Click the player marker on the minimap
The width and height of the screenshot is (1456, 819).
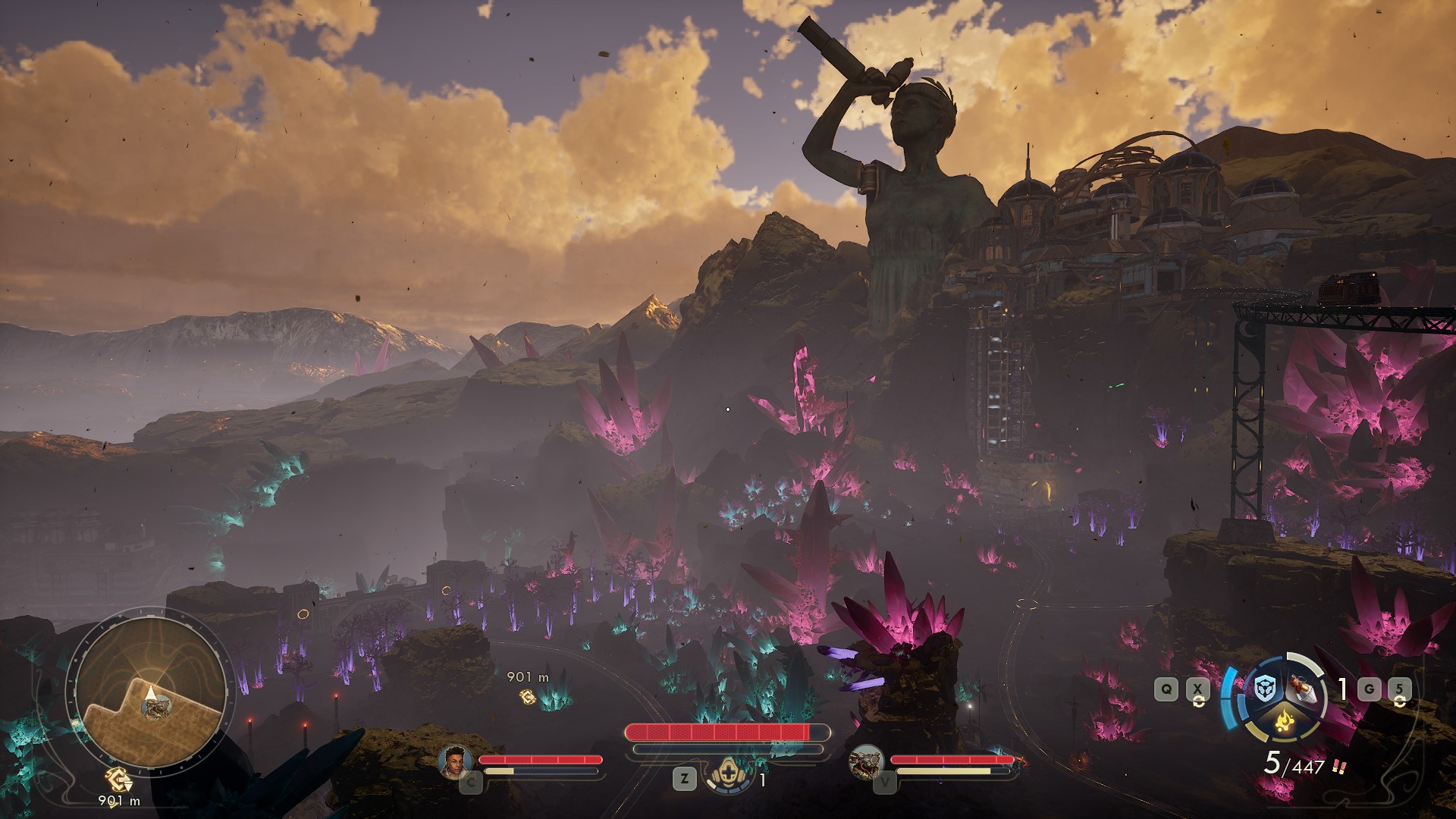coord(151,693)
